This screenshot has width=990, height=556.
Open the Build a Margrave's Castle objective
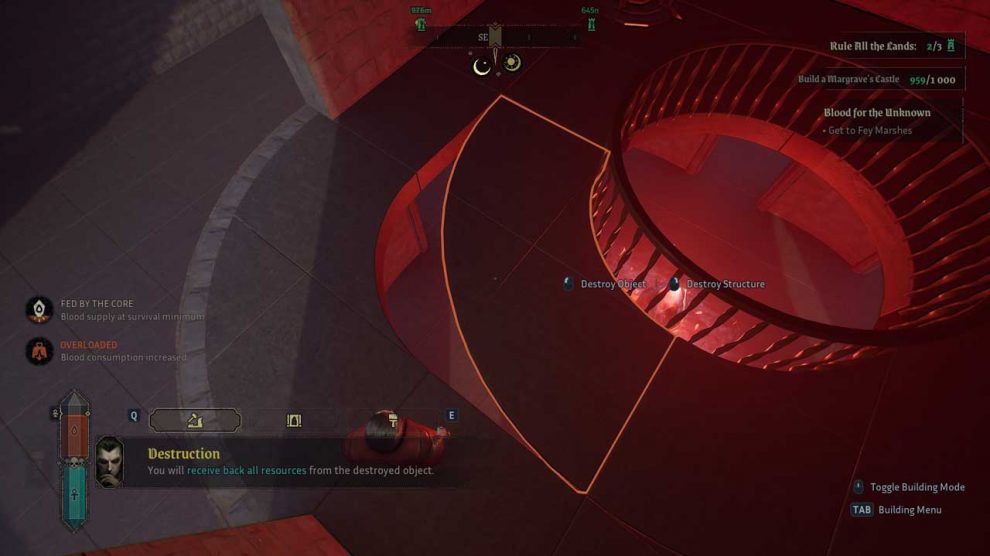pyautogui.click(x=876, y=80)
